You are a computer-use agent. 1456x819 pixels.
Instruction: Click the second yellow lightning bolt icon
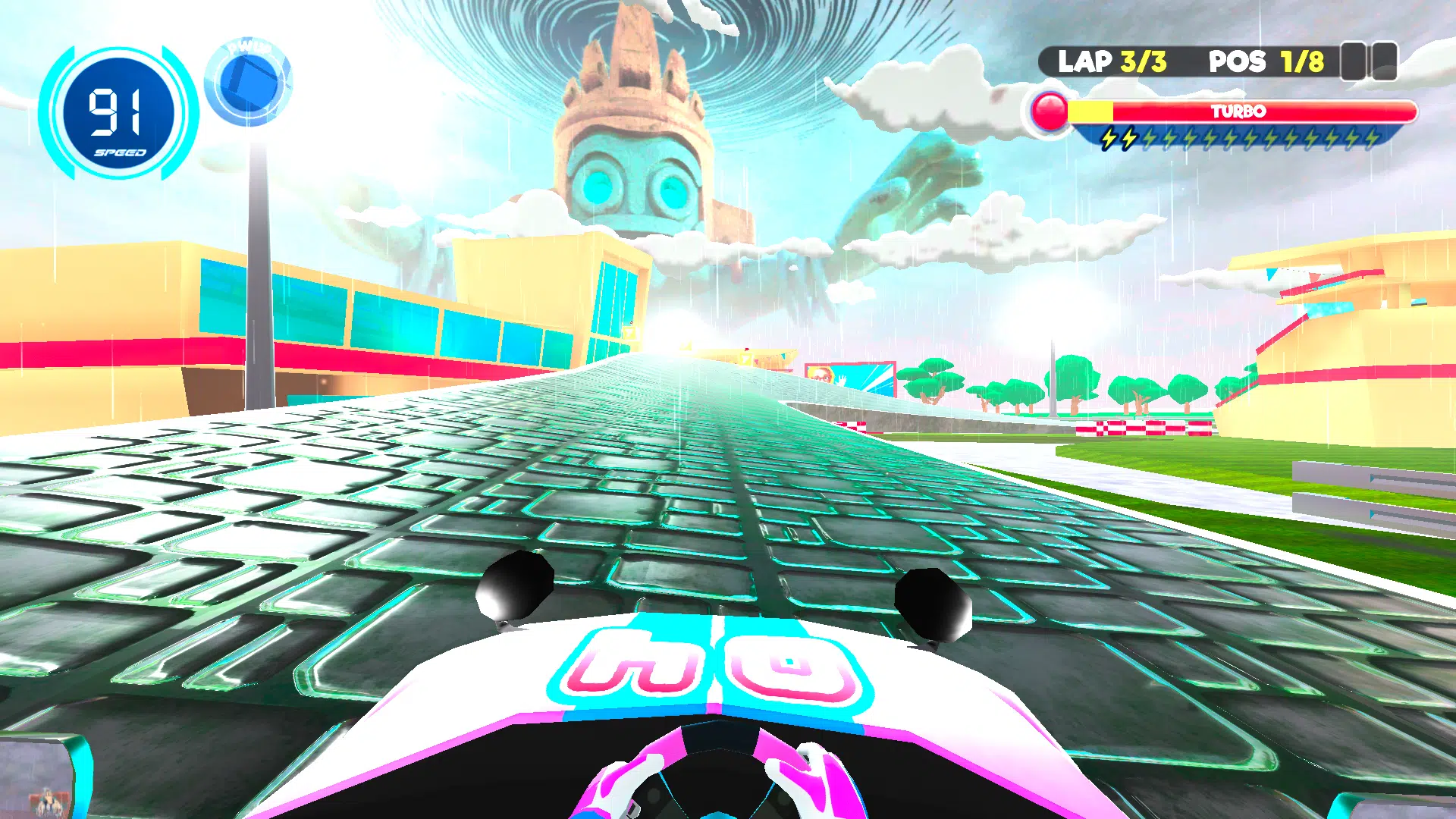(1130, 139)
